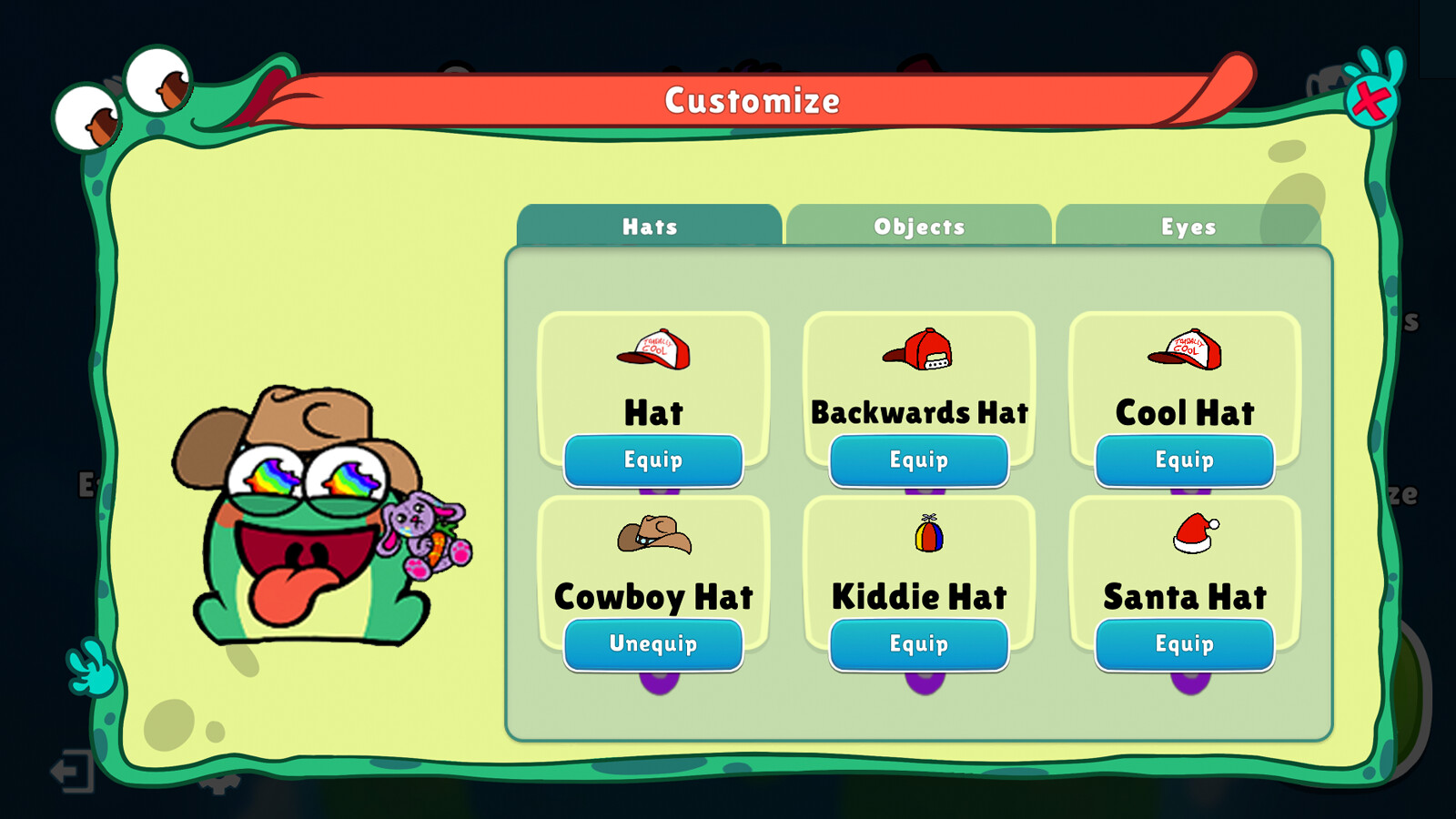The height and width of the screenshot is (819, 1456).
Task: Switch to the Objects tab
Action: [919, 227]
